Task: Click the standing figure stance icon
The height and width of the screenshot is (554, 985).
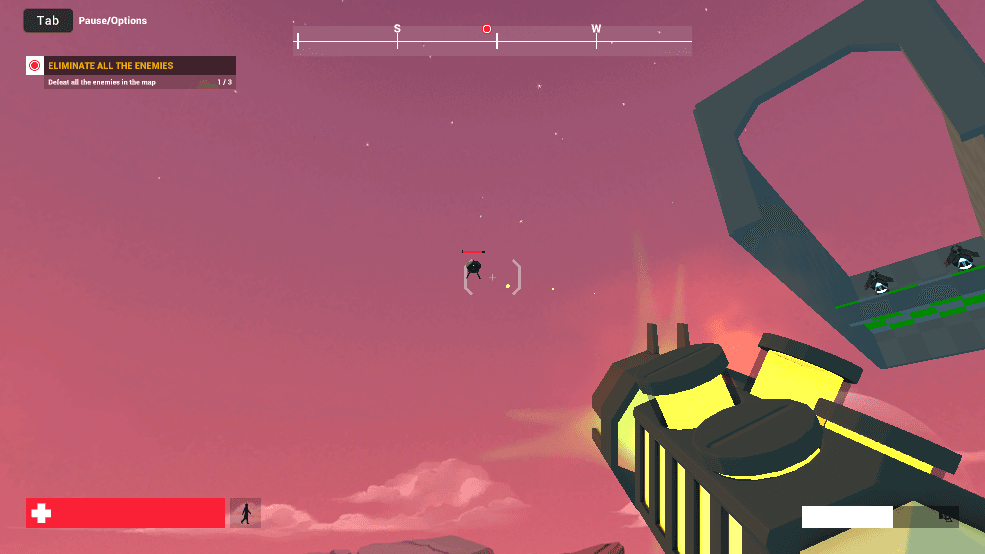Action: [x=245, y=513]
